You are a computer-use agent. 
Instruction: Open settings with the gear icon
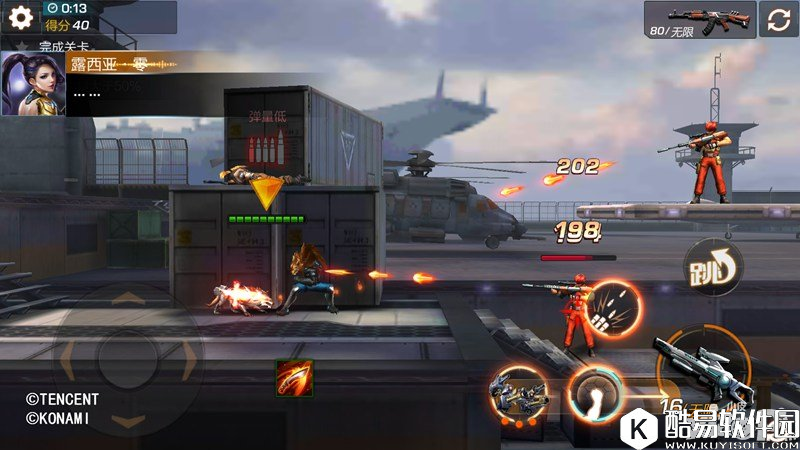21,17
